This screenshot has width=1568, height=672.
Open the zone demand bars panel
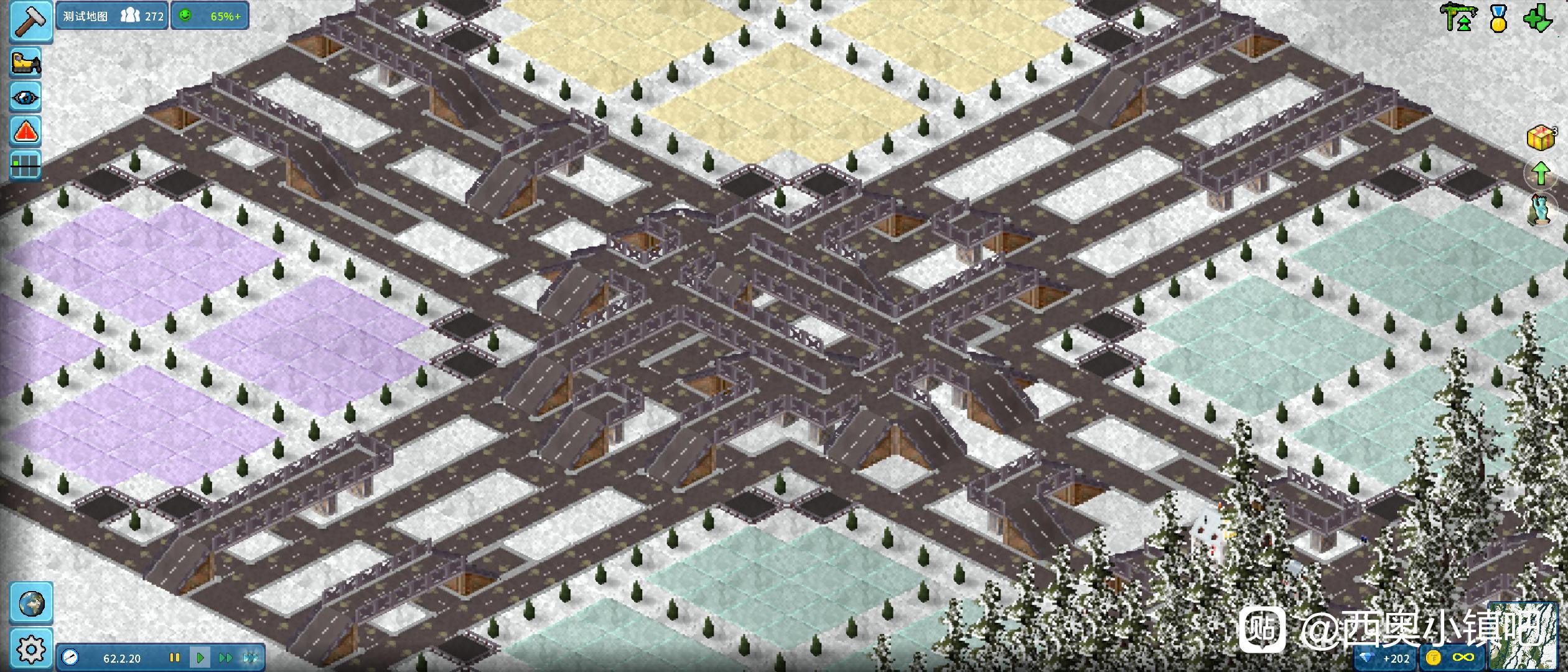[26, 166]
